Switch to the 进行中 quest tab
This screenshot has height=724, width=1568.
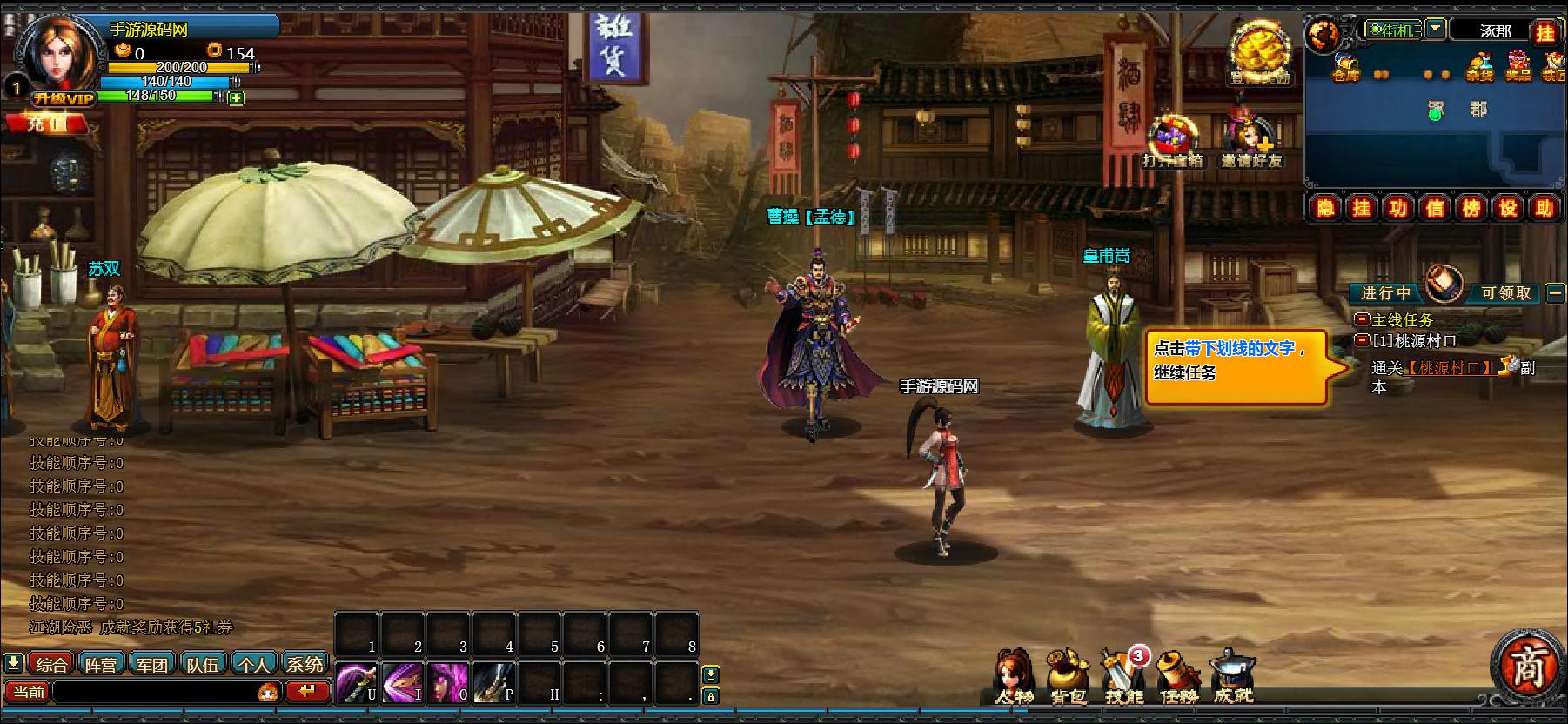click(x=1385, y=293)
